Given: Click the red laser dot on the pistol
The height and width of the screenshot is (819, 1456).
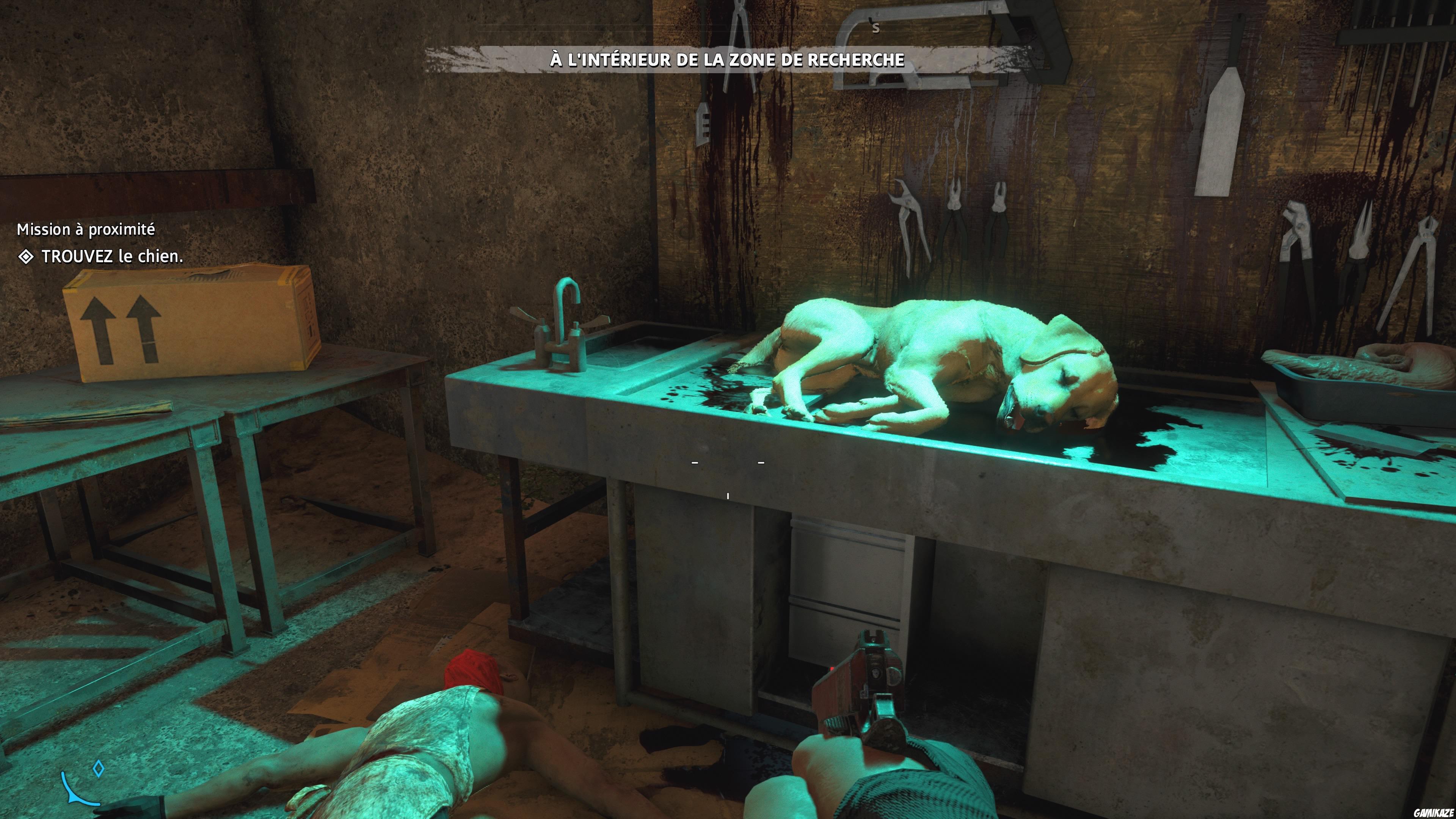Looking at the screenshot, I should pos(832,670).
